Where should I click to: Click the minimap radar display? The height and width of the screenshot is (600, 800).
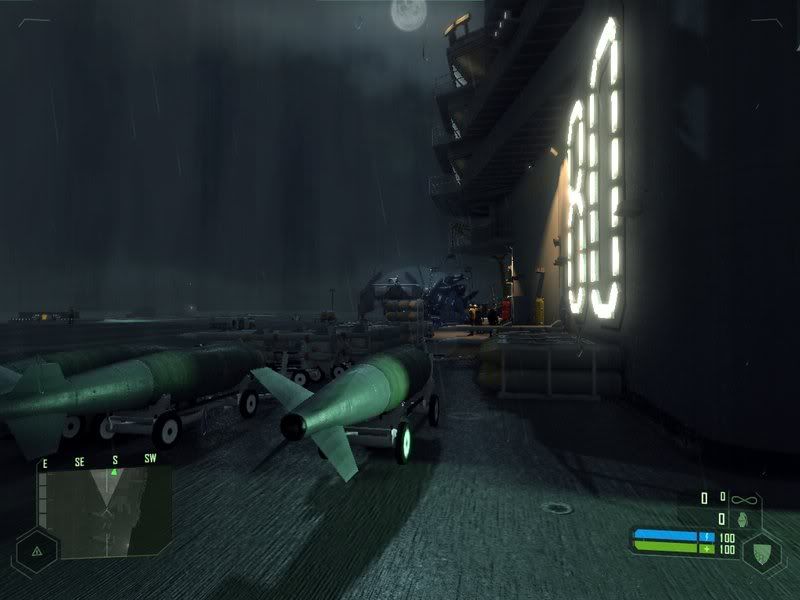(x=104, y=514)
